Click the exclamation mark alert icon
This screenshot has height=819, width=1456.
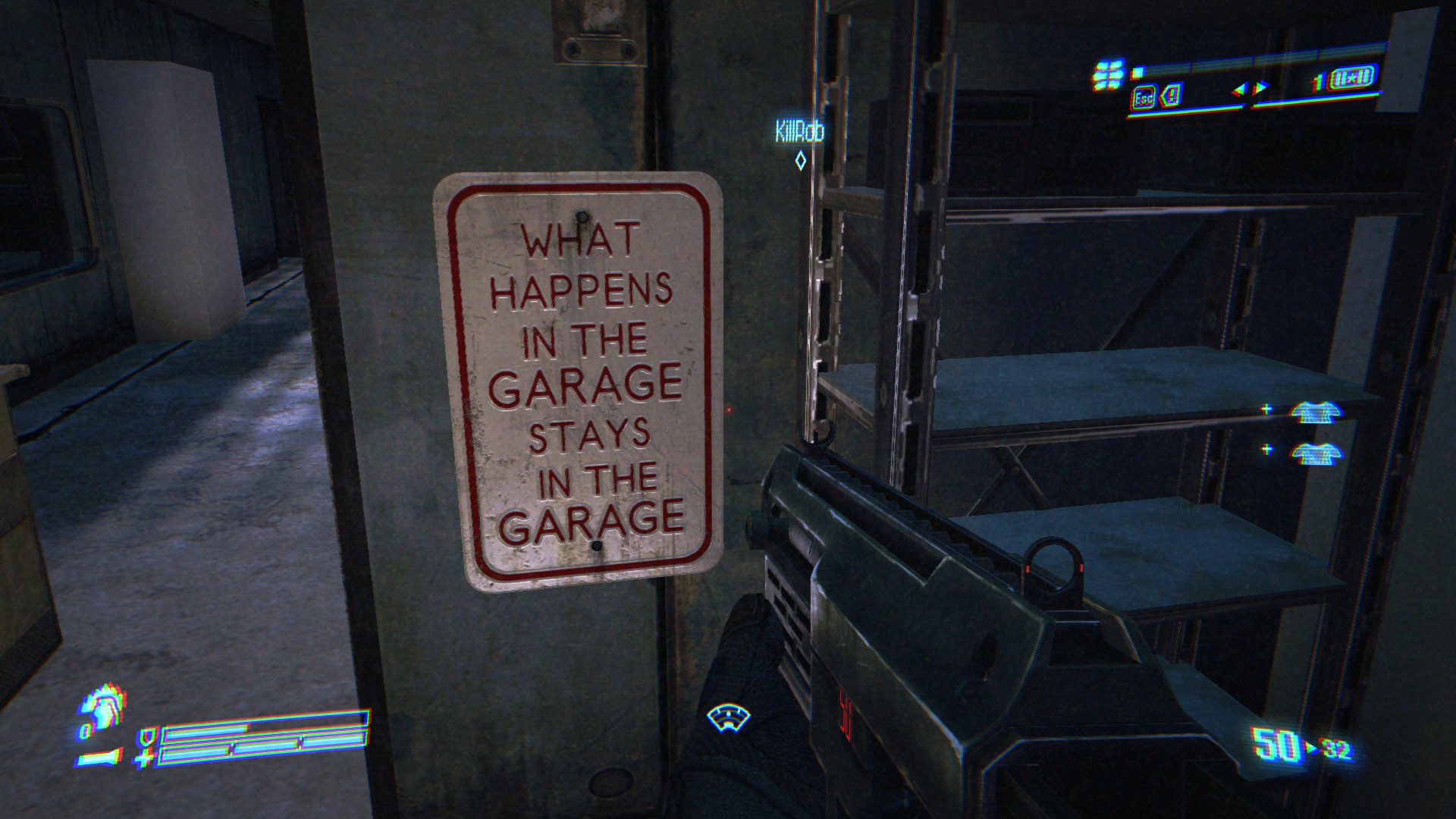(x=1172, y=97)
